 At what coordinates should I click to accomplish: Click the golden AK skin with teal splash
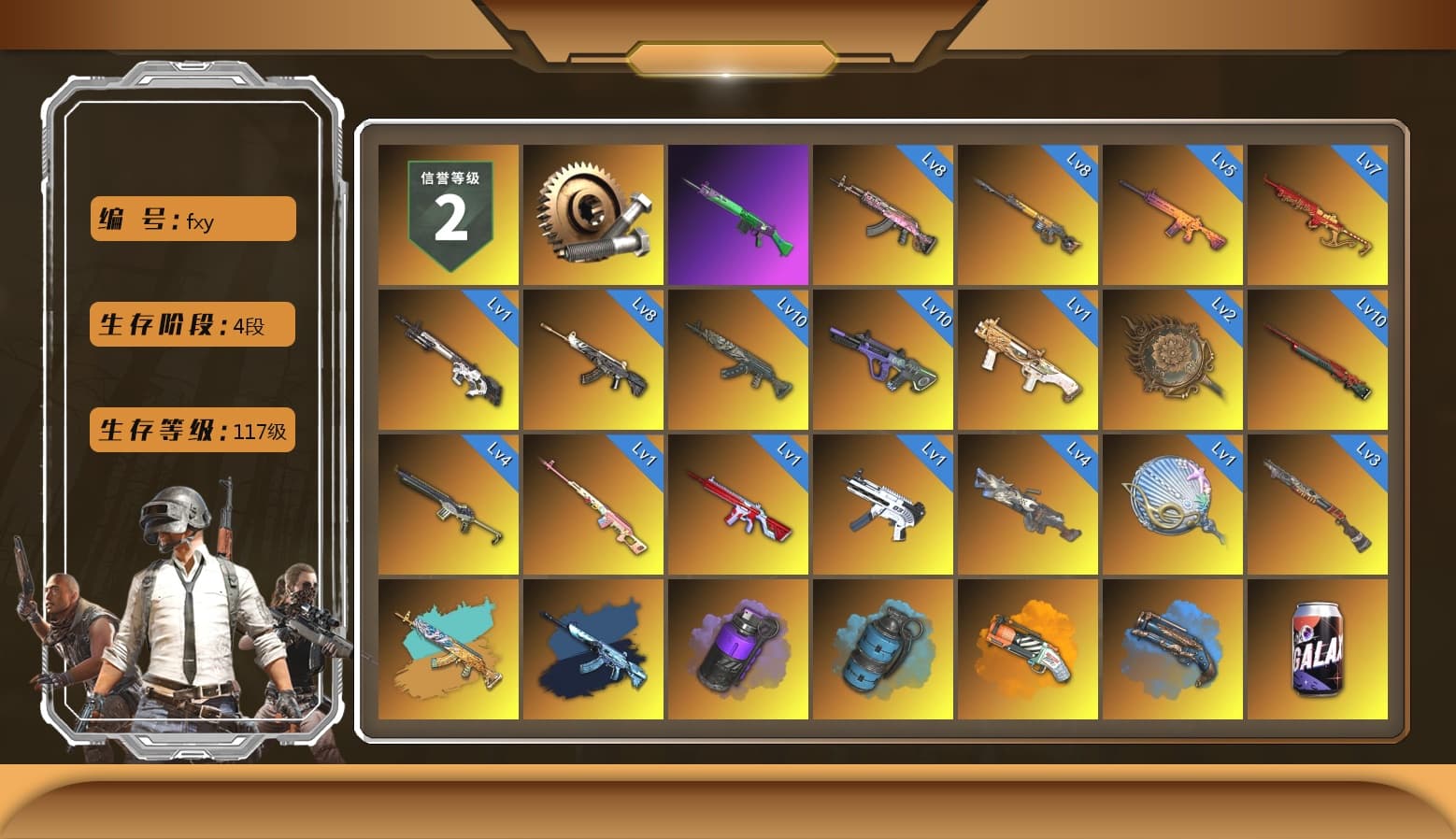pos(447,651)
